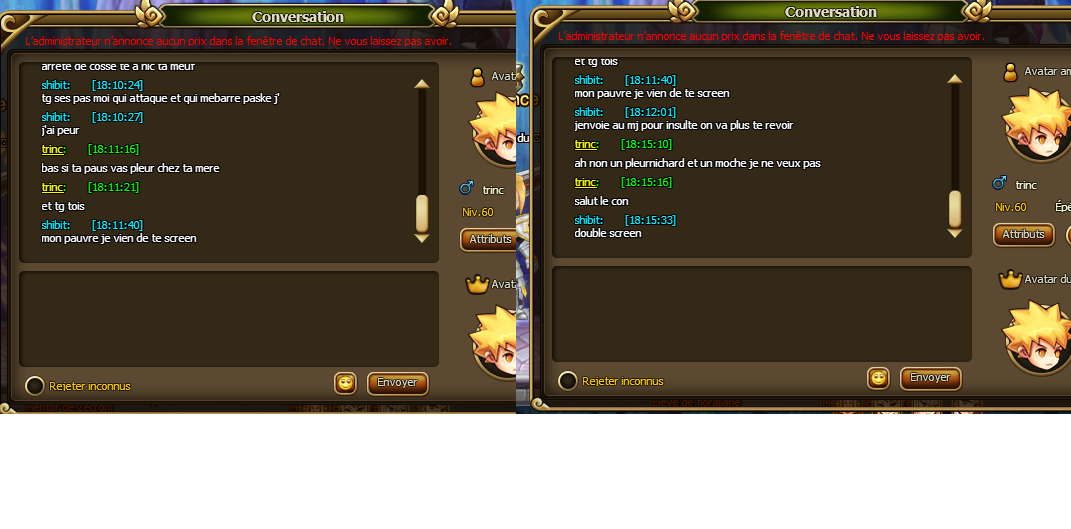
Task: Click the sender name shibit at 18:10:24
Action: click(x=55, y=85)
